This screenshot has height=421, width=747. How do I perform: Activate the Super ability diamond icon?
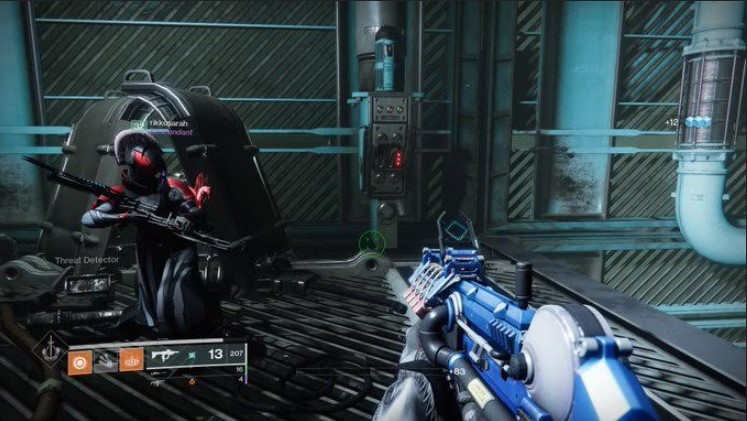[48, 350]
